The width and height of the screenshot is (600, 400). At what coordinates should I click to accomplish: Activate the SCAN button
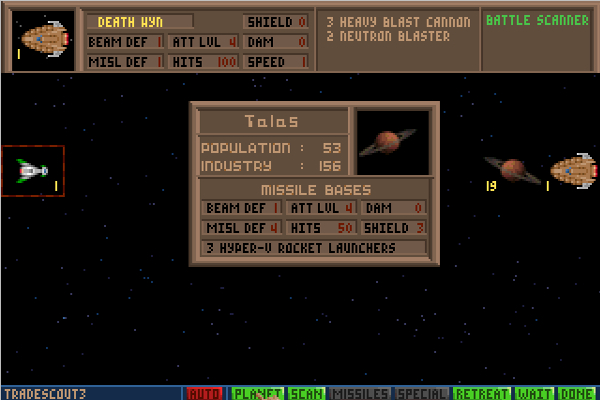[x=306, y=393]
